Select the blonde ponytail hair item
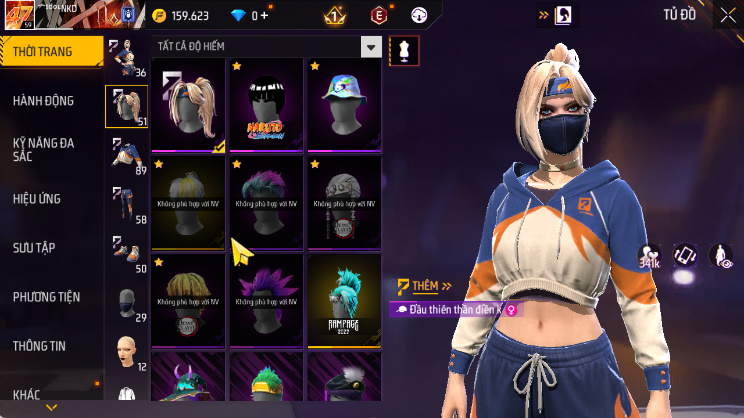This screenshot has width=744, height=418. coord(188,105)
